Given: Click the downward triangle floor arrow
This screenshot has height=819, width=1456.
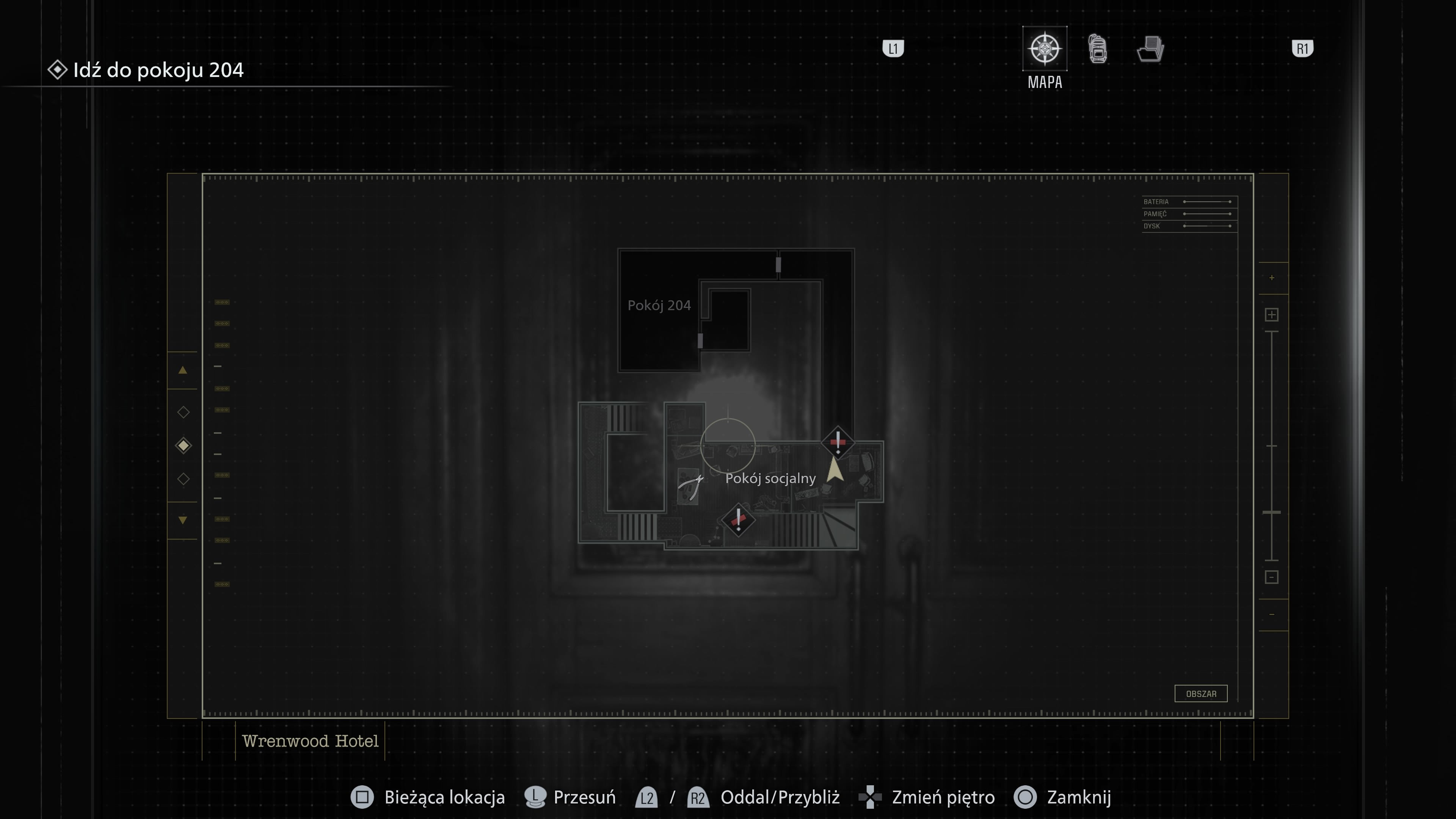Looking at the screenshot, I should [x=183, y=520].
